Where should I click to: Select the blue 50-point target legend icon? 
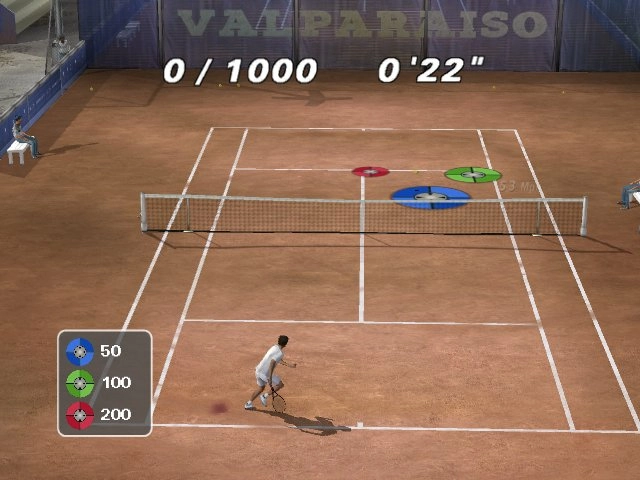coord(80,351)
